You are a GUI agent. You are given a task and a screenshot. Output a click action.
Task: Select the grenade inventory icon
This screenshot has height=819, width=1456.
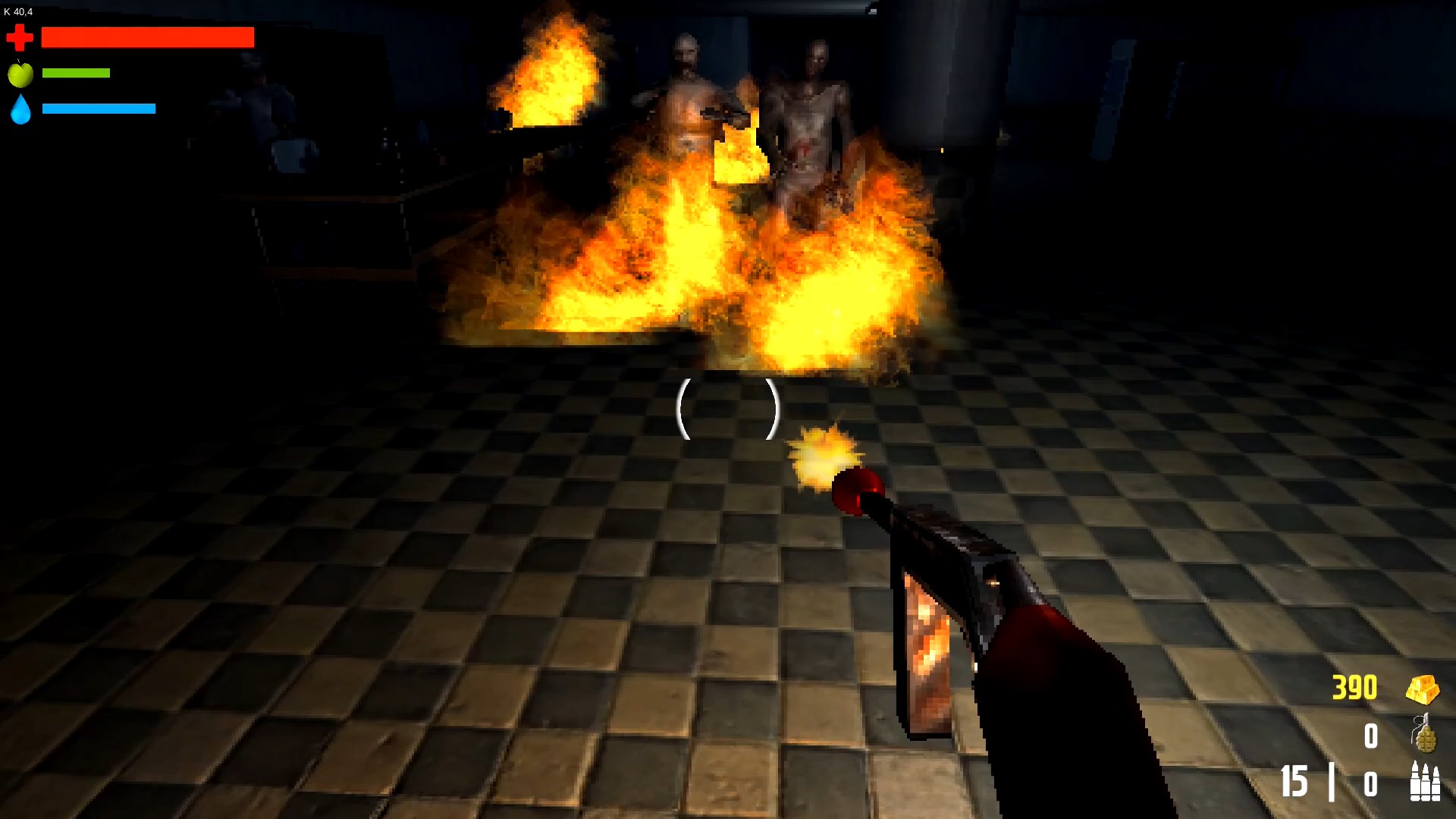click(1426, 735)
